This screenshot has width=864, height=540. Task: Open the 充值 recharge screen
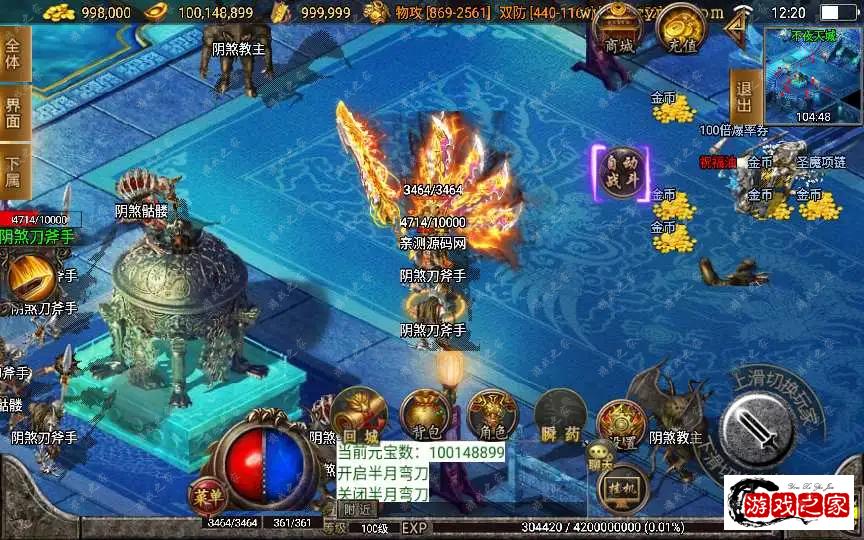pos(683,33)
